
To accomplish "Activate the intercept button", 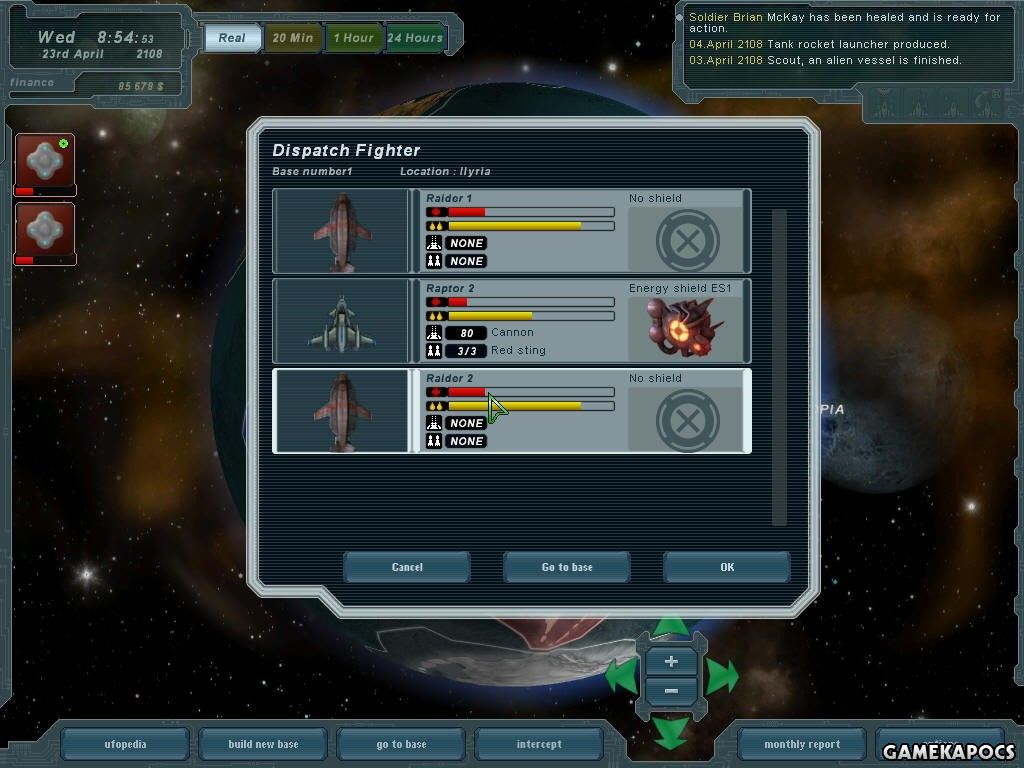I will pos(539,744).
